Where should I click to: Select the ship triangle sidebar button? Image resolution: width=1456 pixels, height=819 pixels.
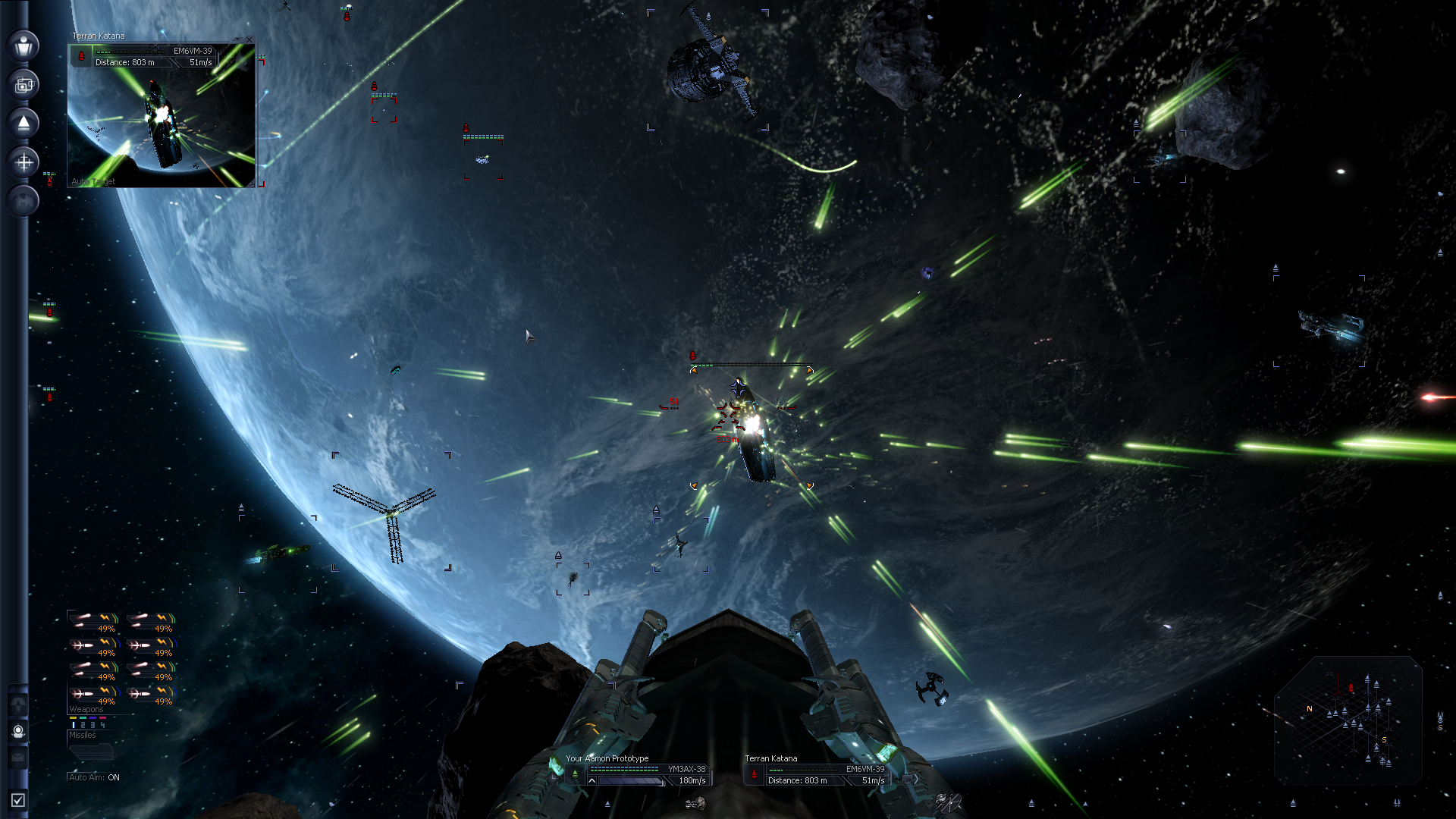pos(24,123)
